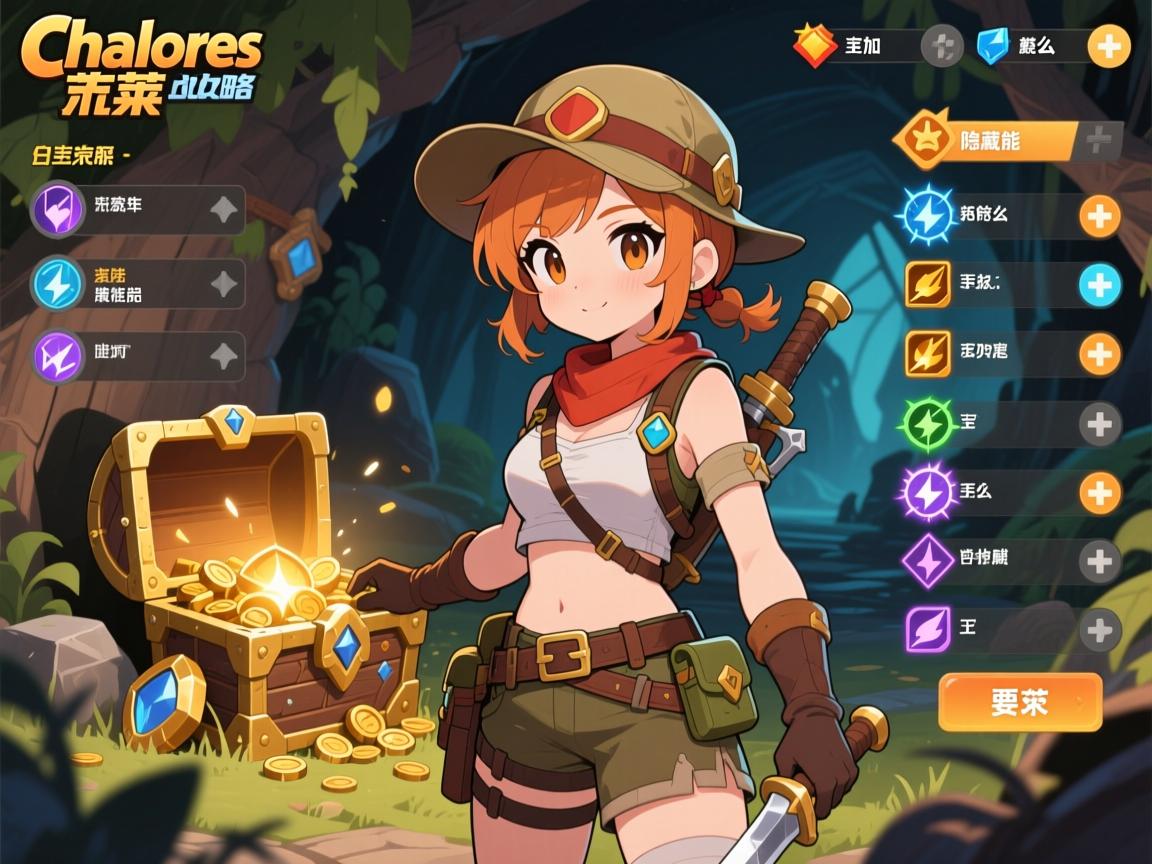This screenshot has width=1152, height=864.
Task: Activate the spiky purple lightning burst icon
Action: click(926, 493)
